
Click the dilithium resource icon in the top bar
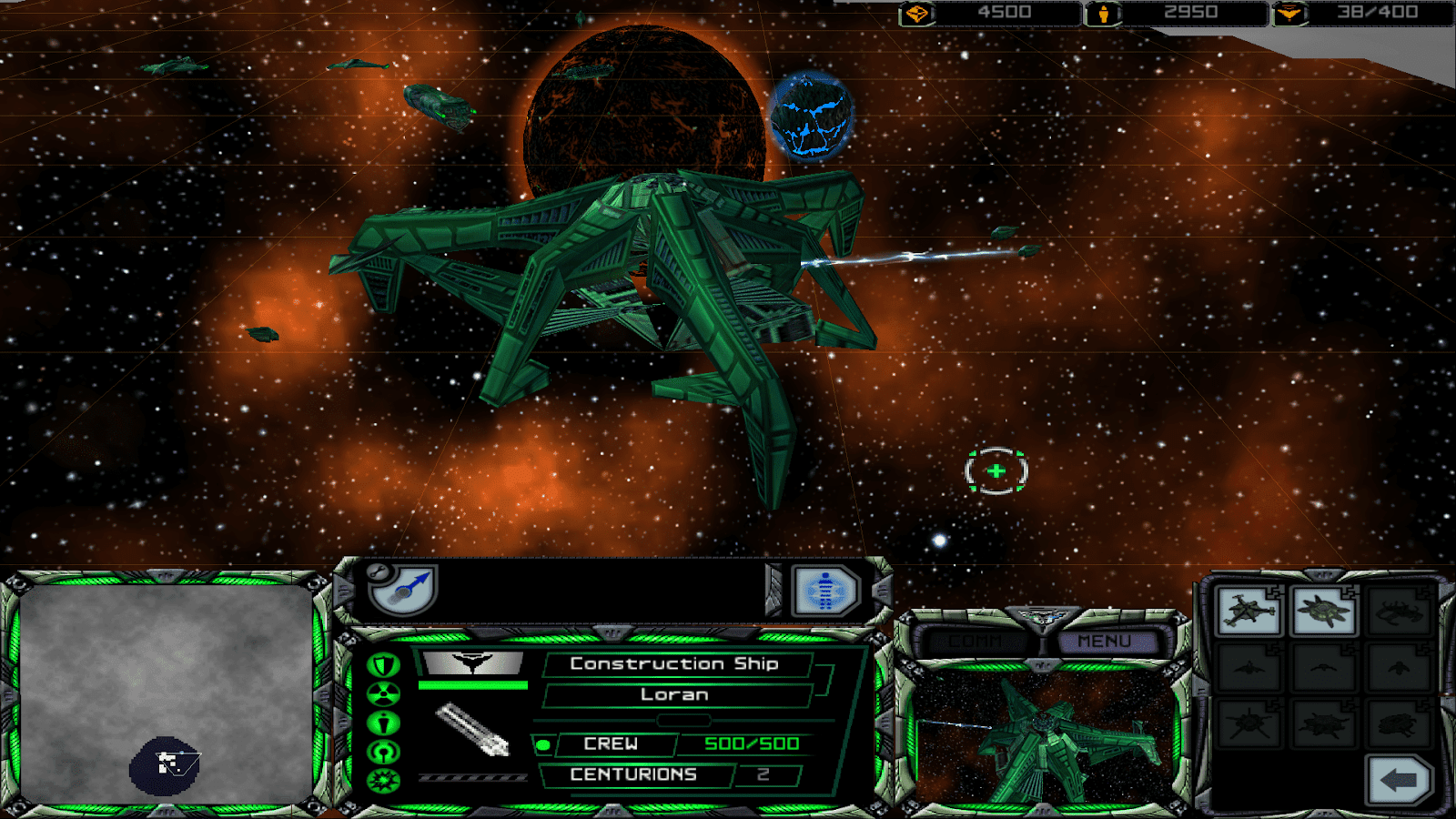tap(919, 13)
